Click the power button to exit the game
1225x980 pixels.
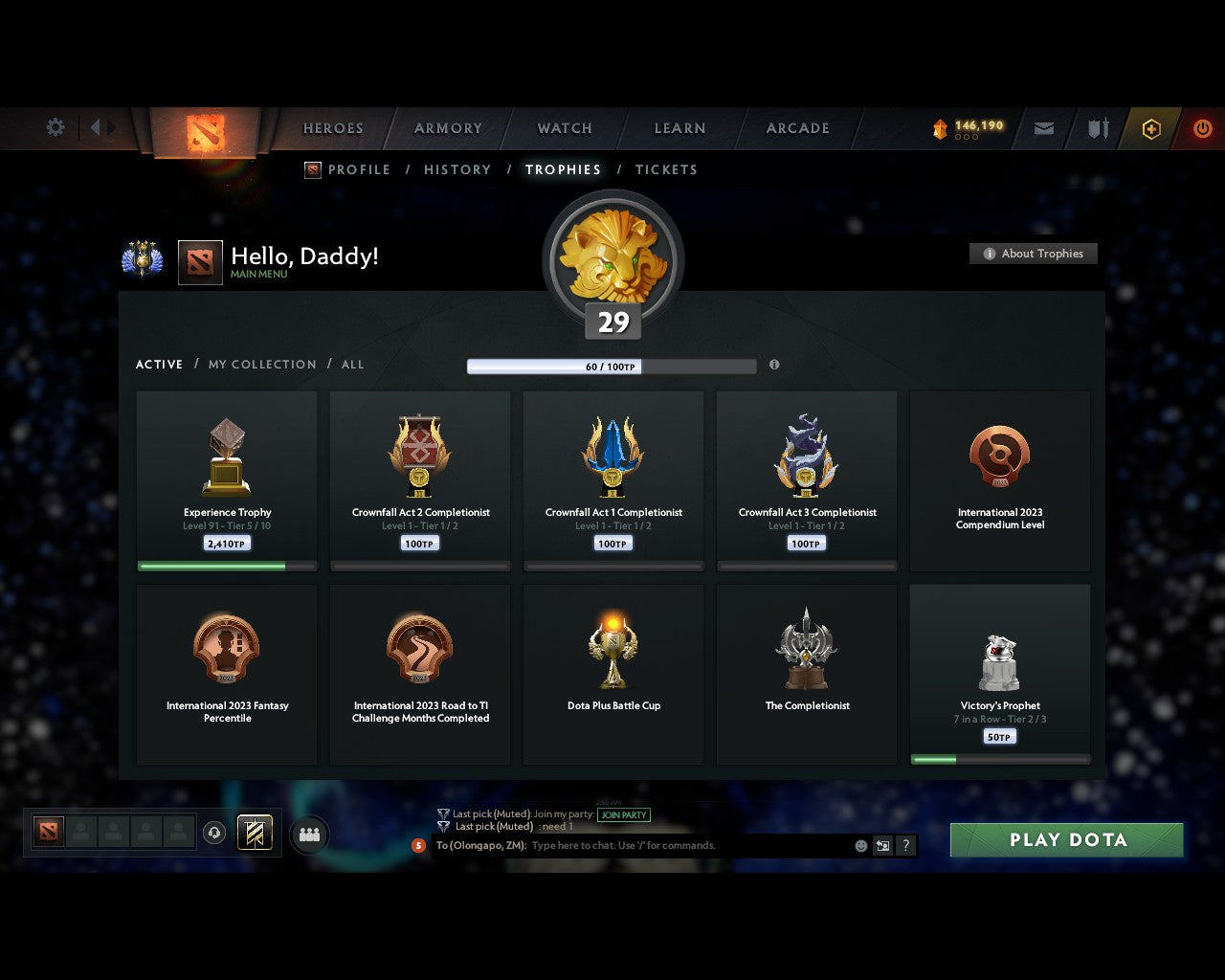pos(1202,128)
